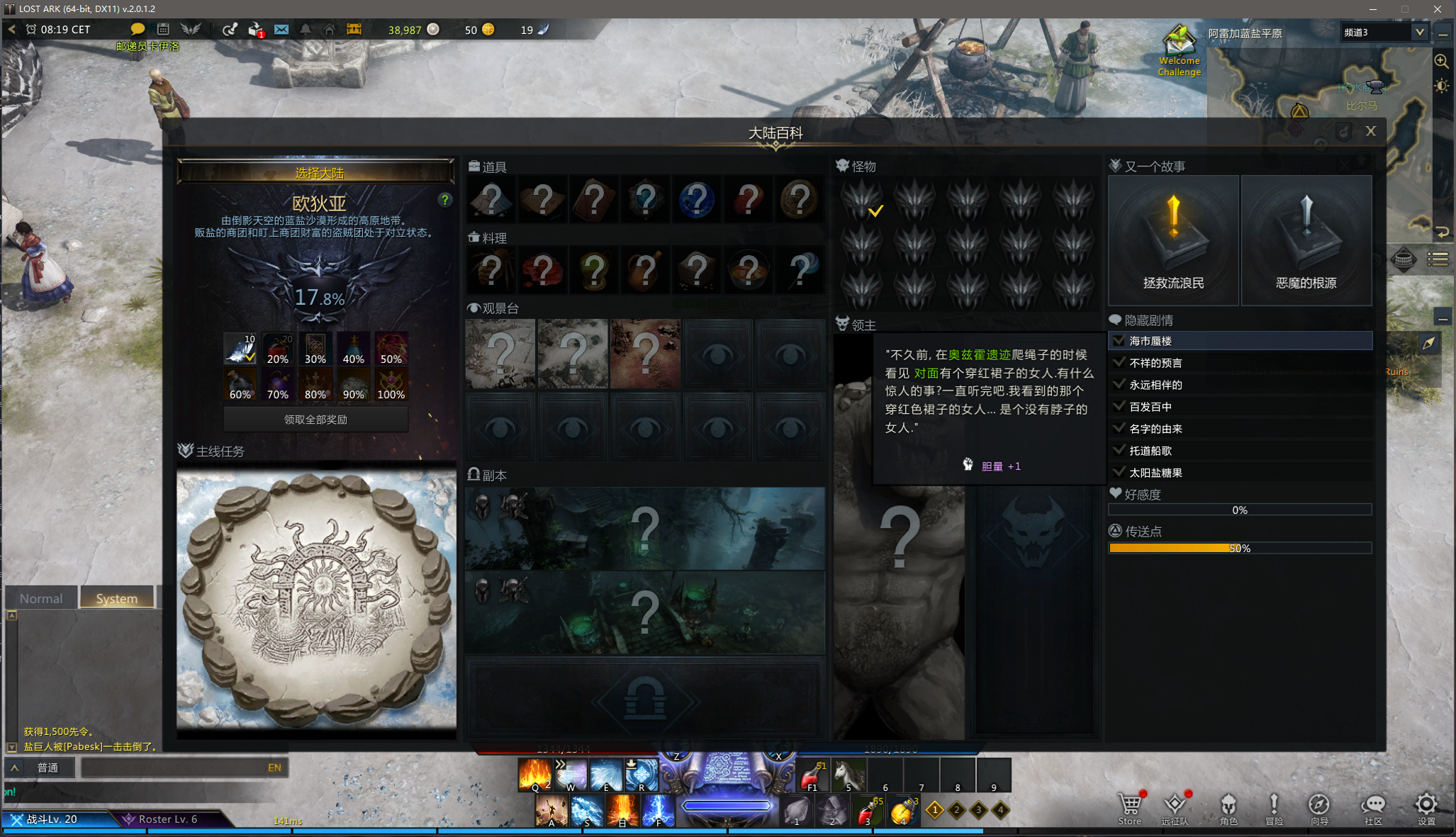This screenshot has width=1456, height=837.
Task: Claim all rewards with 领取全部奖励
Action: (316, 420)
